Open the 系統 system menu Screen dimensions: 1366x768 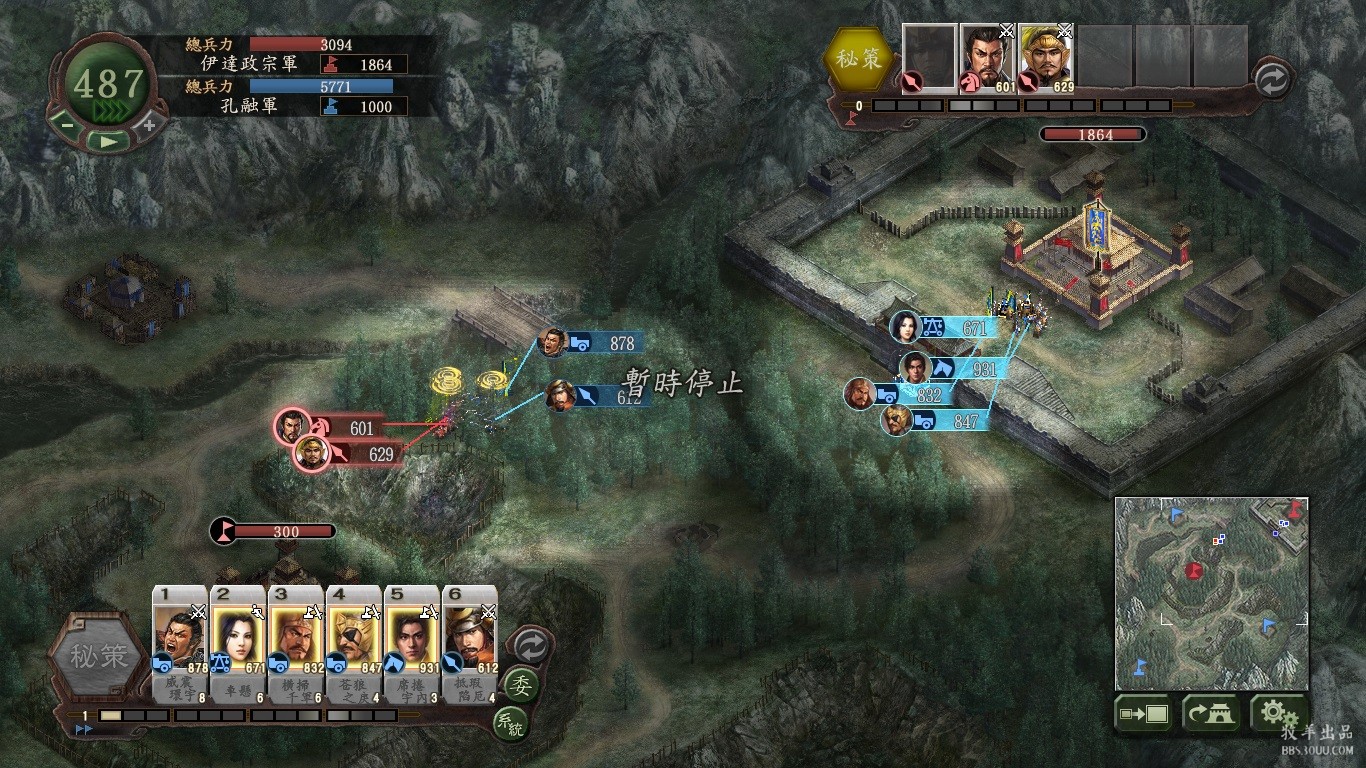(x=509, y=724)
